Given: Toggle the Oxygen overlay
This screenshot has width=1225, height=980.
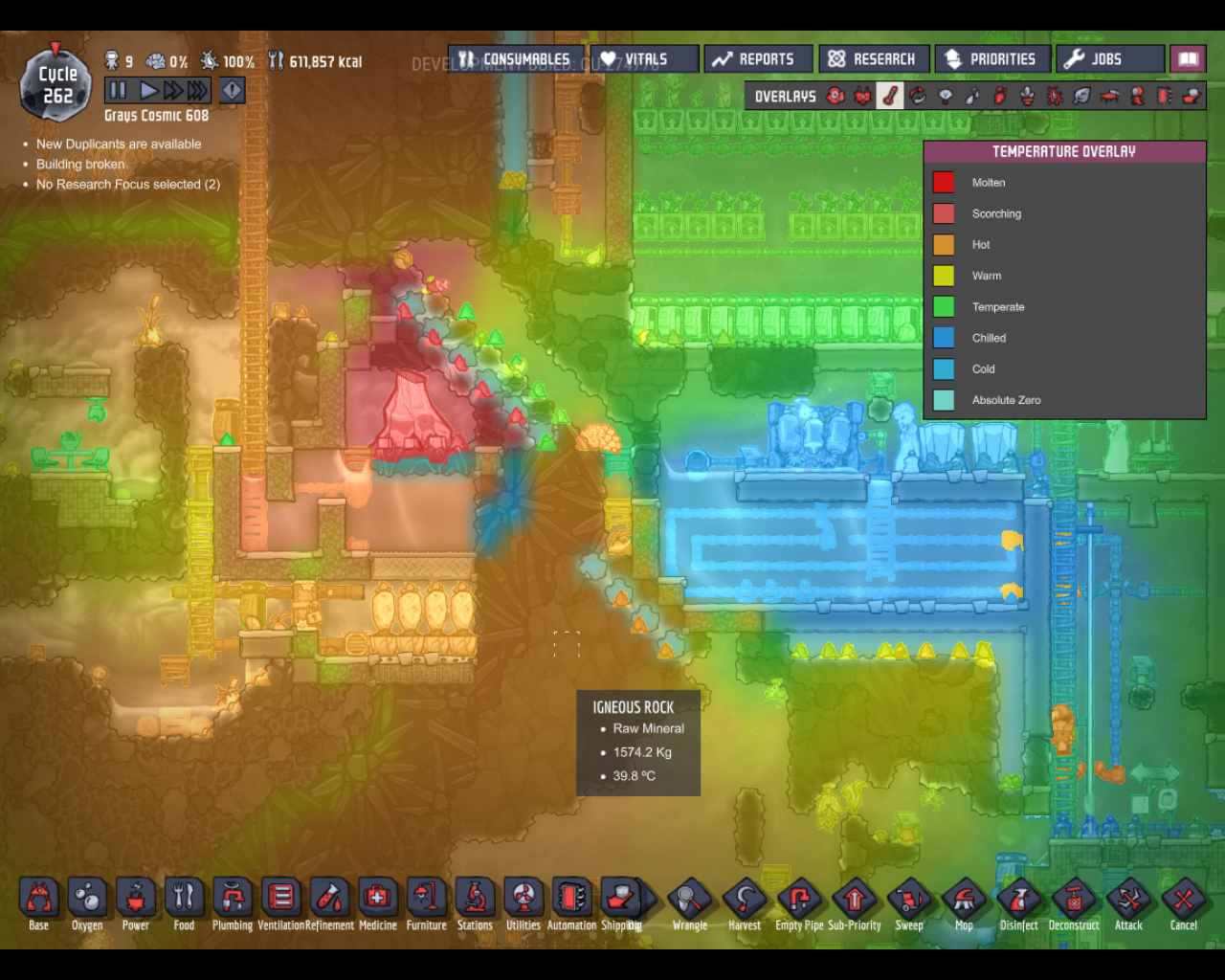Looking at the screenshot, I should pos(835,96).
